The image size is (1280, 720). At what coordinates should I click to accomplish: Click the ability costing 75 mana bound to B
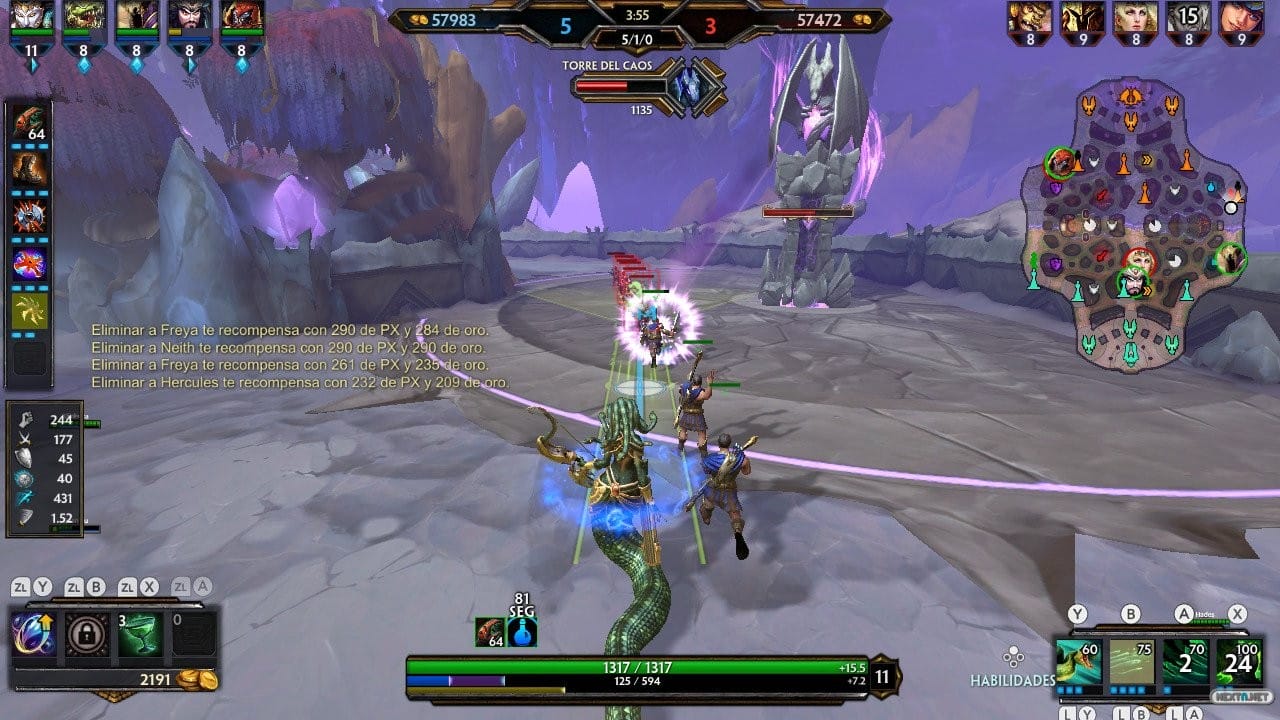click(x=1132, y=662)
